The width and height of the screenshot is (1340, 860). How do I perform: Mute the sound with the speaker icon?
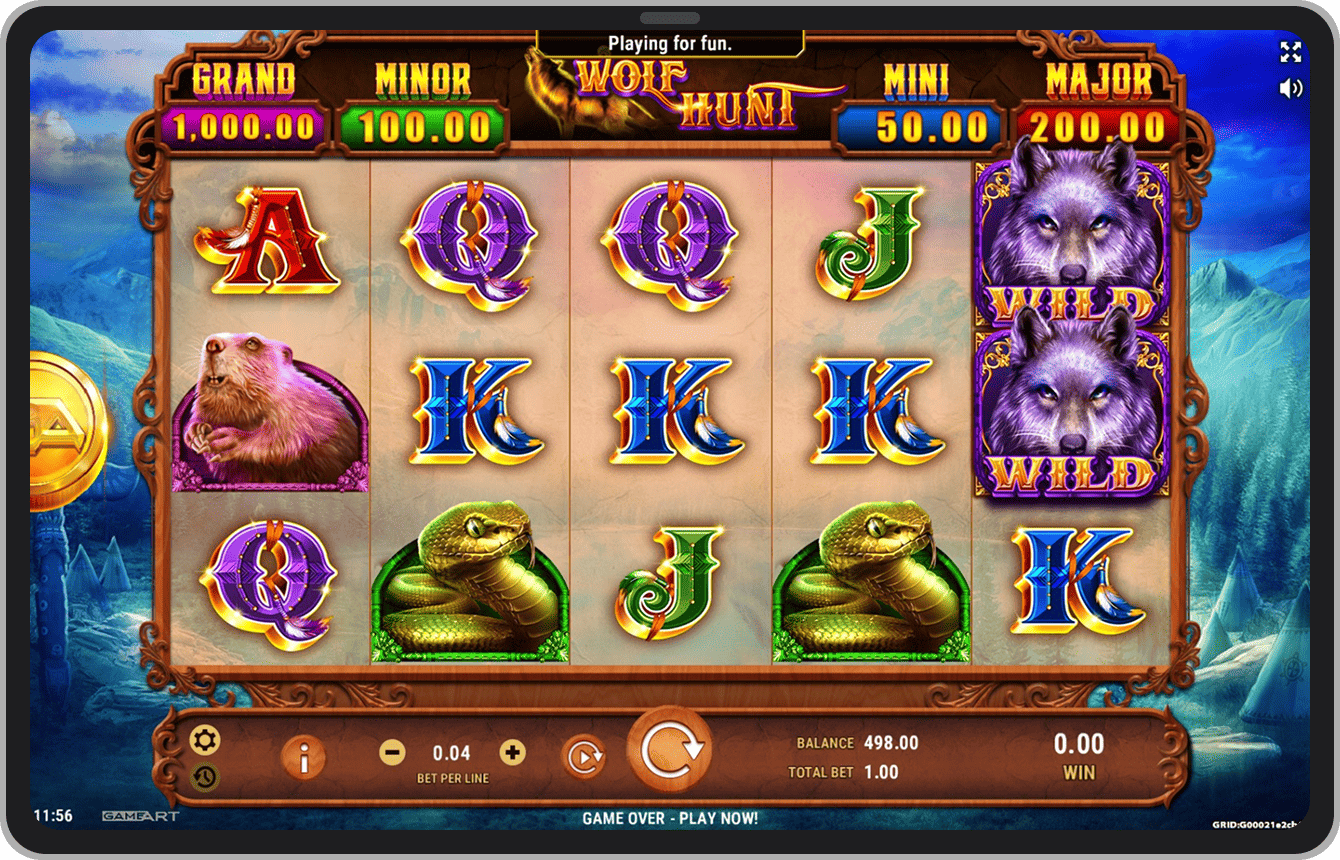coord(1290,88)
